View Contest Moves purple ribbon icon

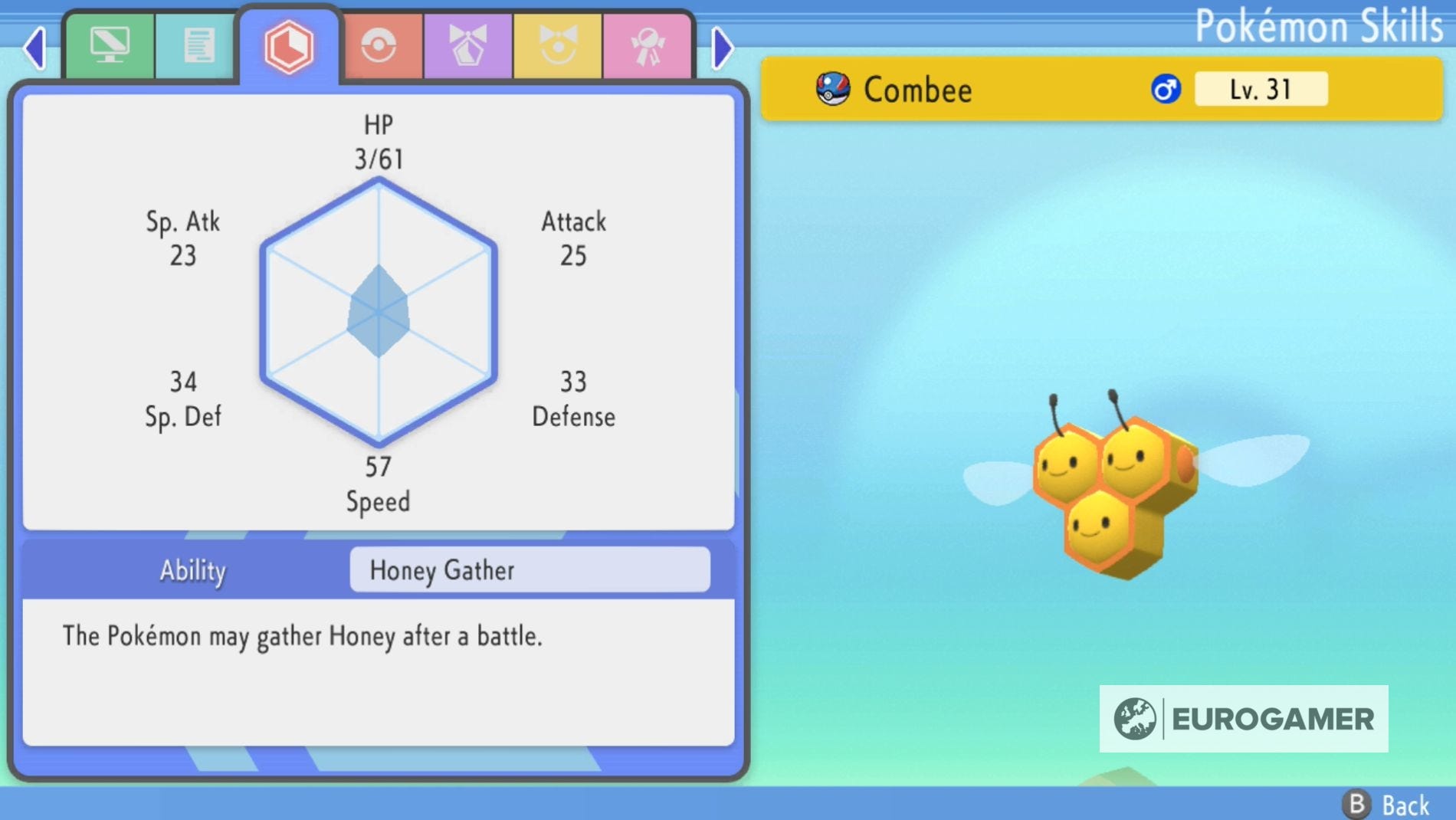(x=468, y=44)
